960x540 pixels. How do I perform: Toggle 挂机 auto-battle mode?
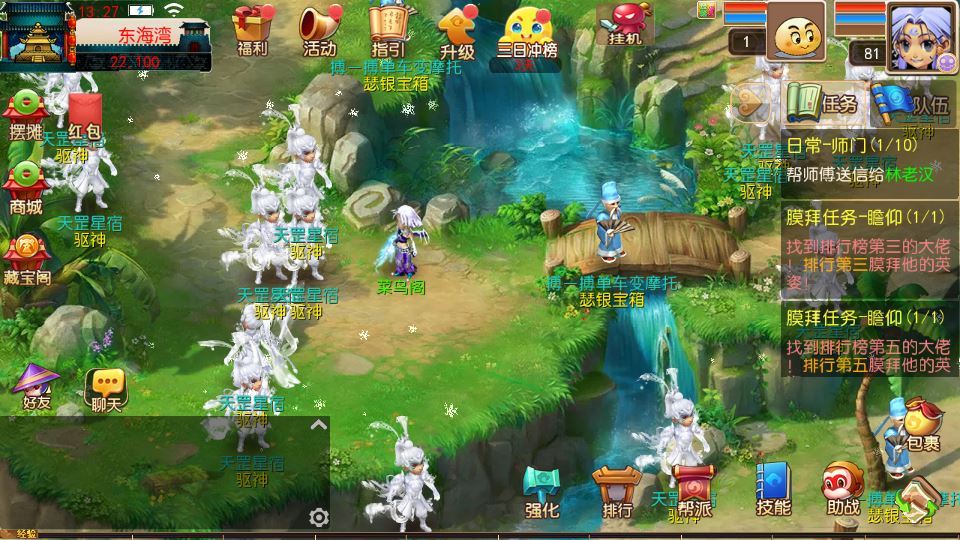(x=624, y=28)
